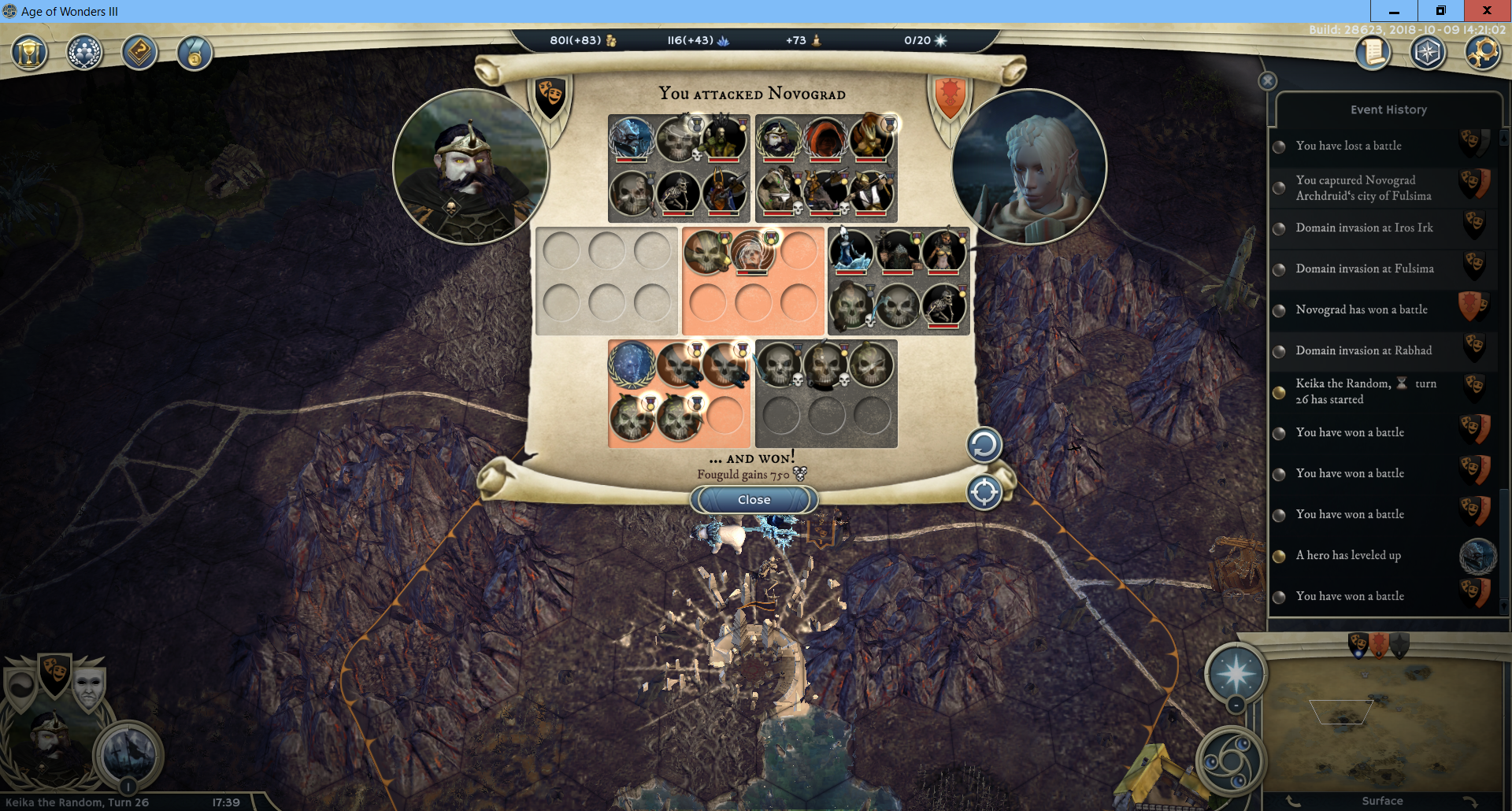Click the circular replay arrow button

point(984,446)
